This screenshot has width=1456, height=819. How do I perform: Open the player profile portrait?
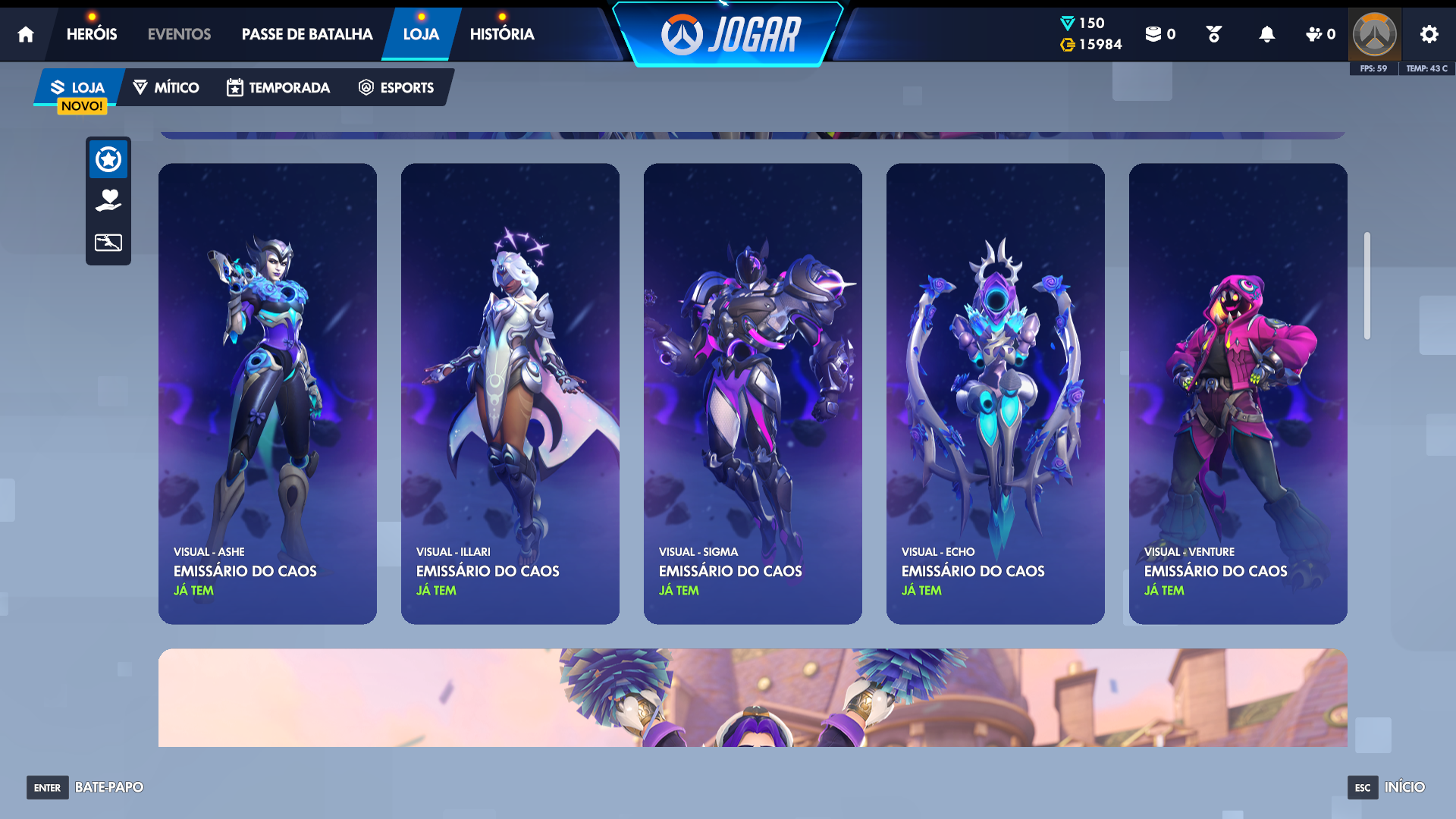click(1375, 34)
